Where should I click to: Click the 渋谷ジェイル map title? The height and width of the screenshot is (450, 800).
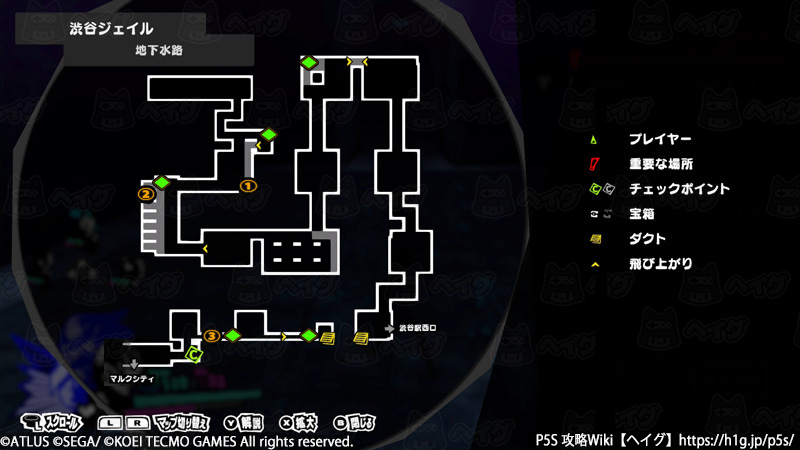(x=111, y=28)
